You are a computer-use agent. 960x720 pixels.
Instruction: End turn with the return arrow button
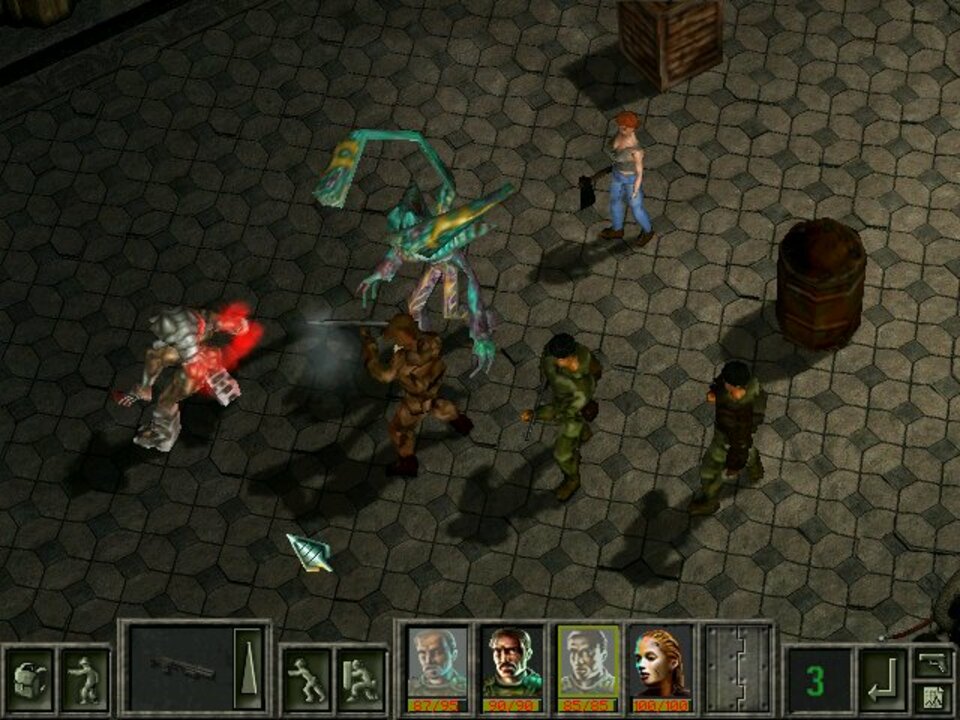[x=882, y=680]
